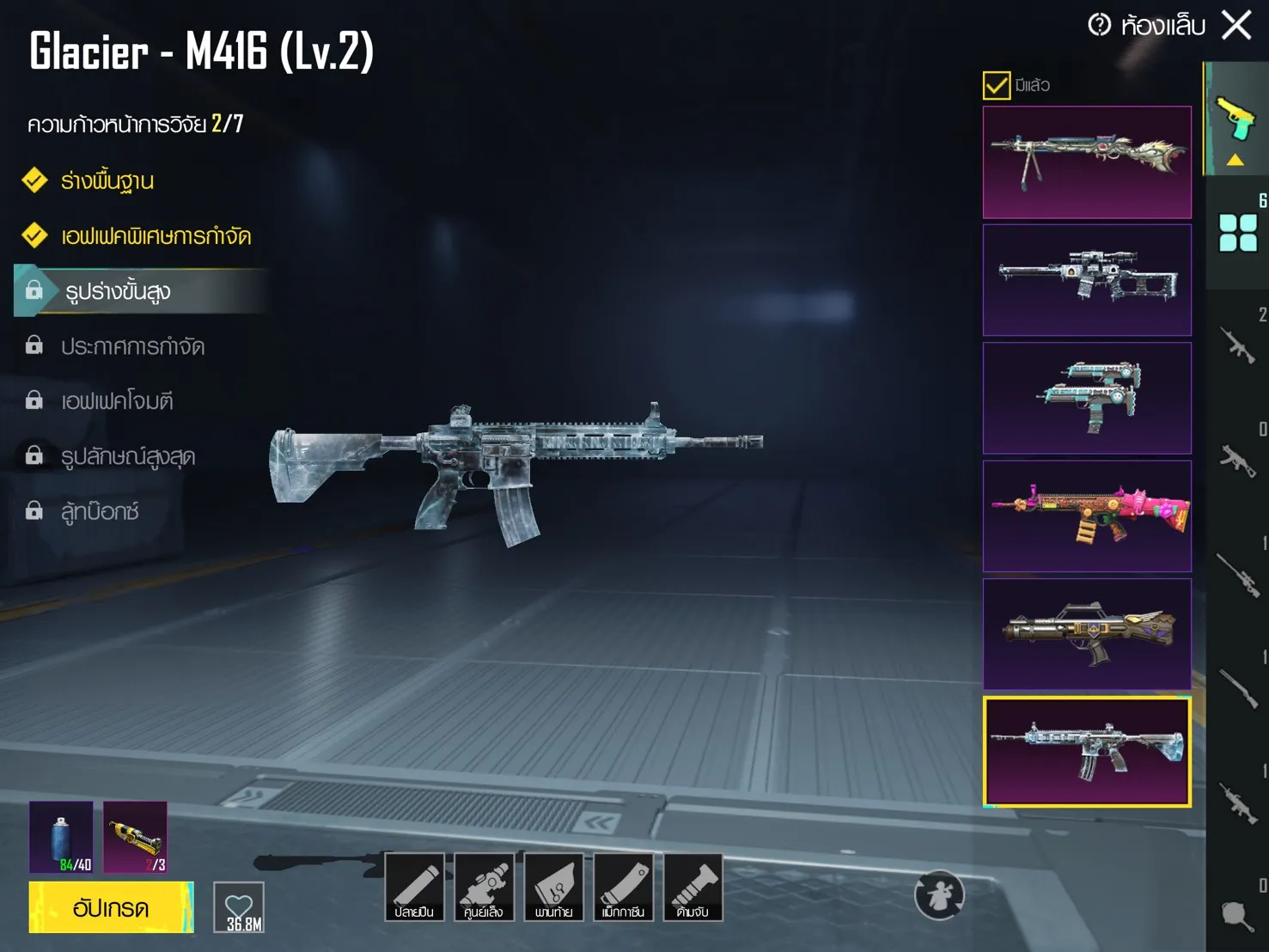This screenshot has width=1269, height=952.
Task: Open the locked รูปลักษณ์สูงสุด stage
Action: 128,456
